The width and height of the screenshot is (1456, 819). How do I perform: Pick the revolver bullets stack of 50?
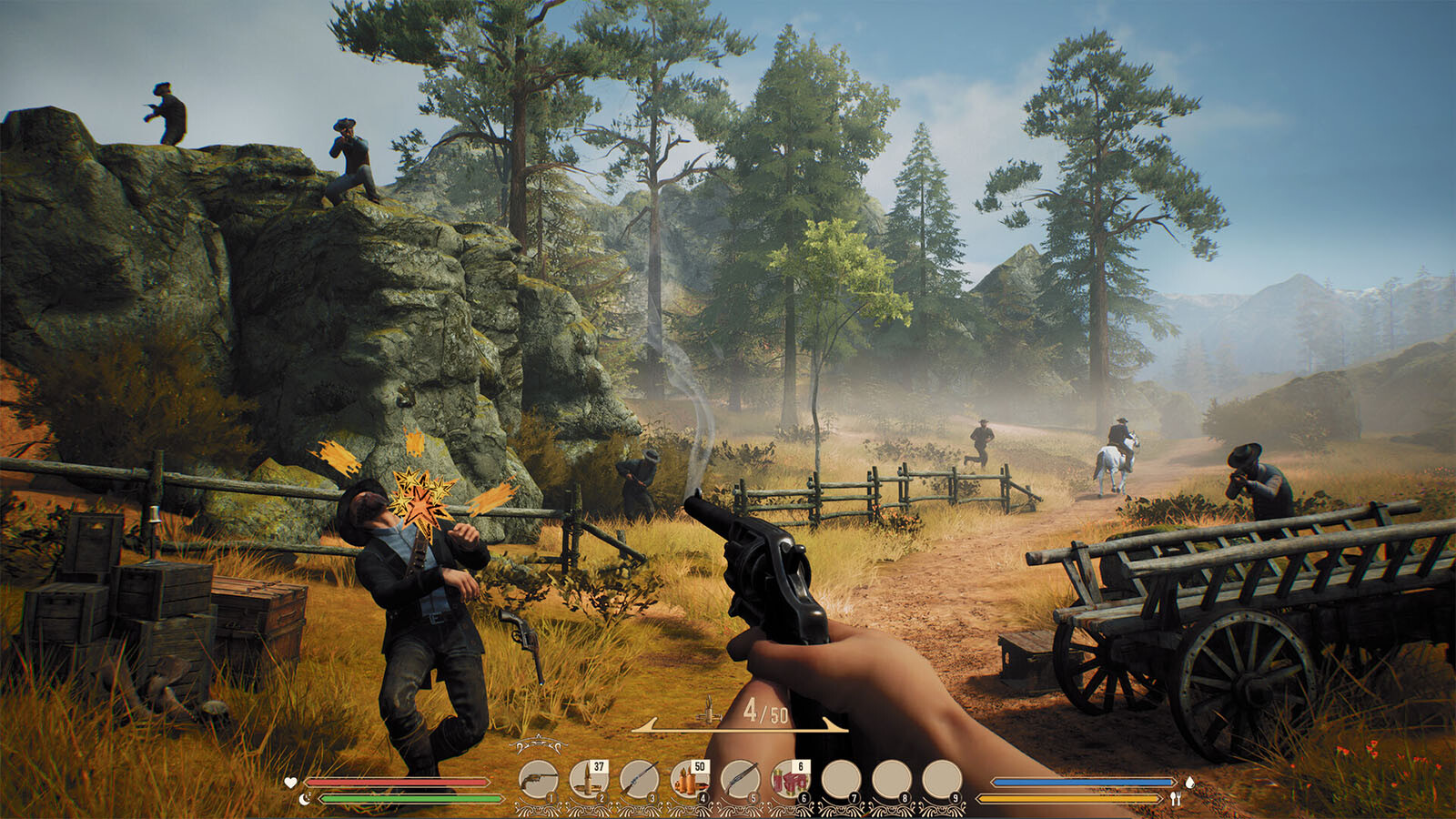(689, 780)
